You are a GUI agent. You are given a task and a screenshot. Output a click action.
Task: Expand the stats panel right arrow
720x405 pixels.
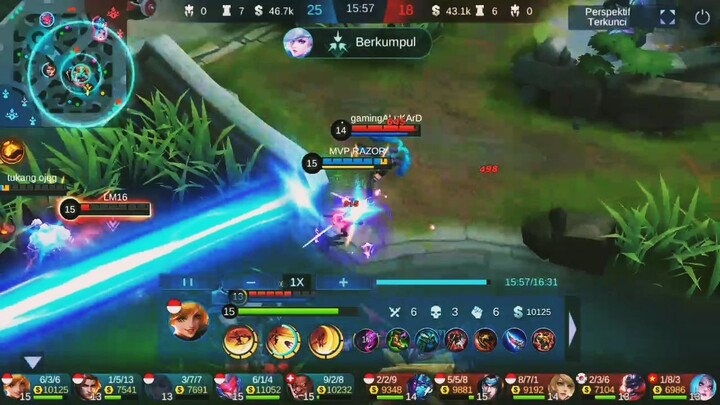click(573, 326)
